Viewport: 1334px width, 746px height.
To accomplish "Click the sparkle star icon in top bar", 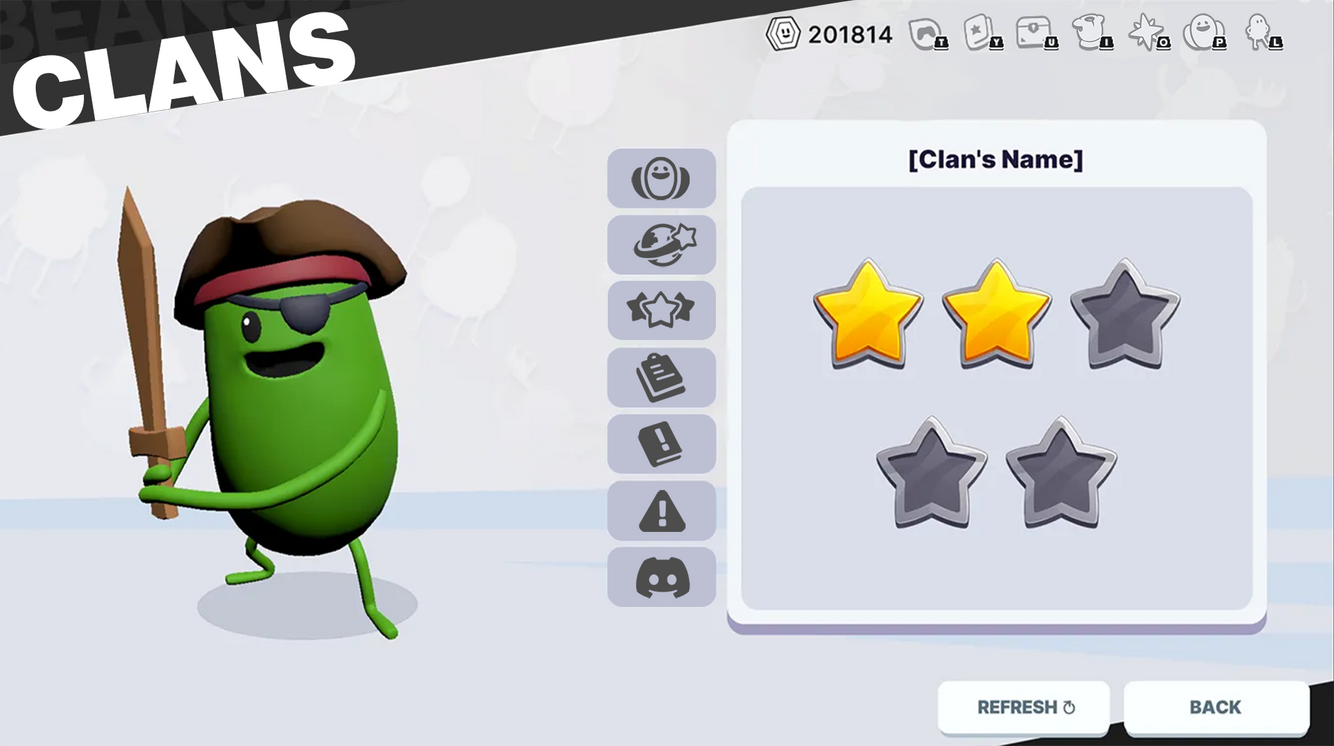I will 1147,34.
